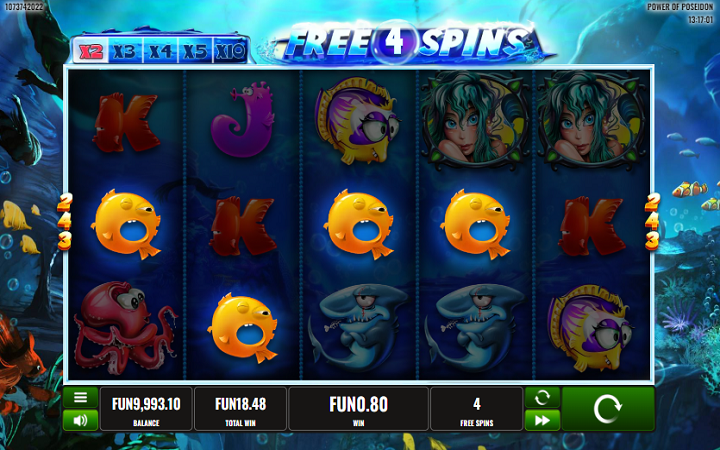Open the hamburger menu
720x450 pixels.
[x=80, y=397]
